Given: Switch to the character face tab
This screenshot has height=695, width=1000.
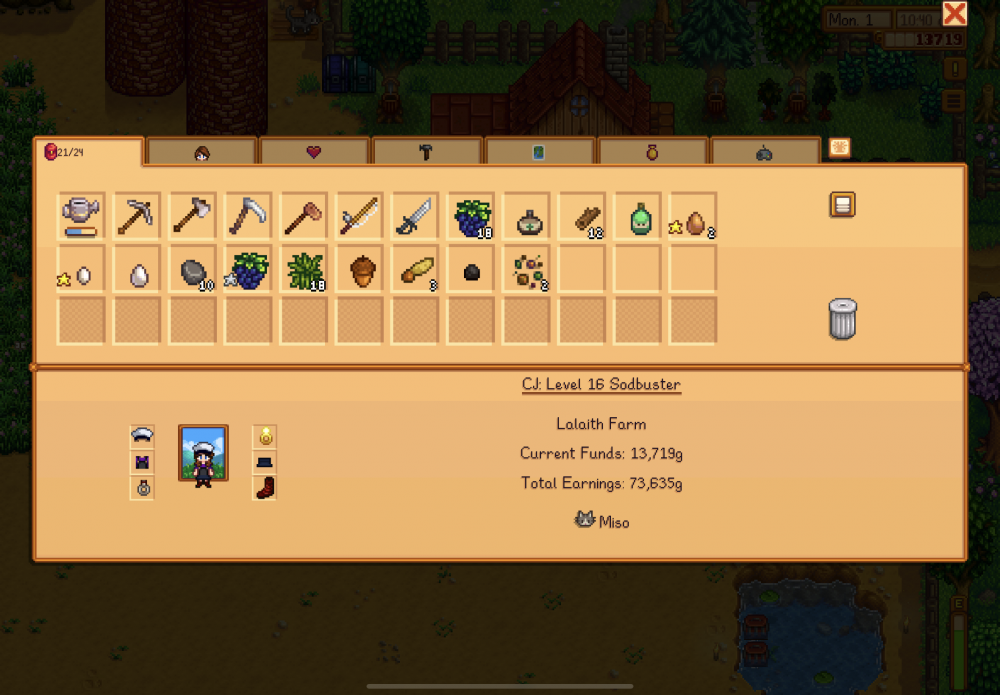Looking at the screenshot, I should pyautogui.click(x=202, y=152).
